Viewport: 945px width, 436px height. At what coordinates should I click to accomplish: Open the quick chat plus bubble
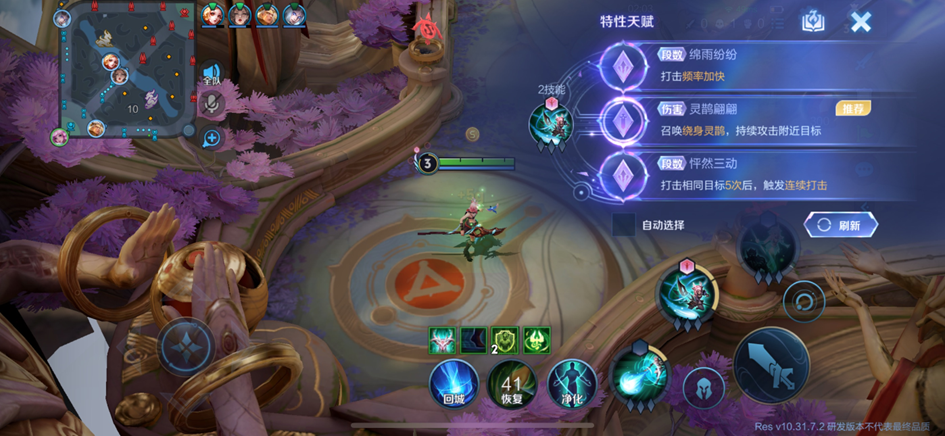pos(212,138)
